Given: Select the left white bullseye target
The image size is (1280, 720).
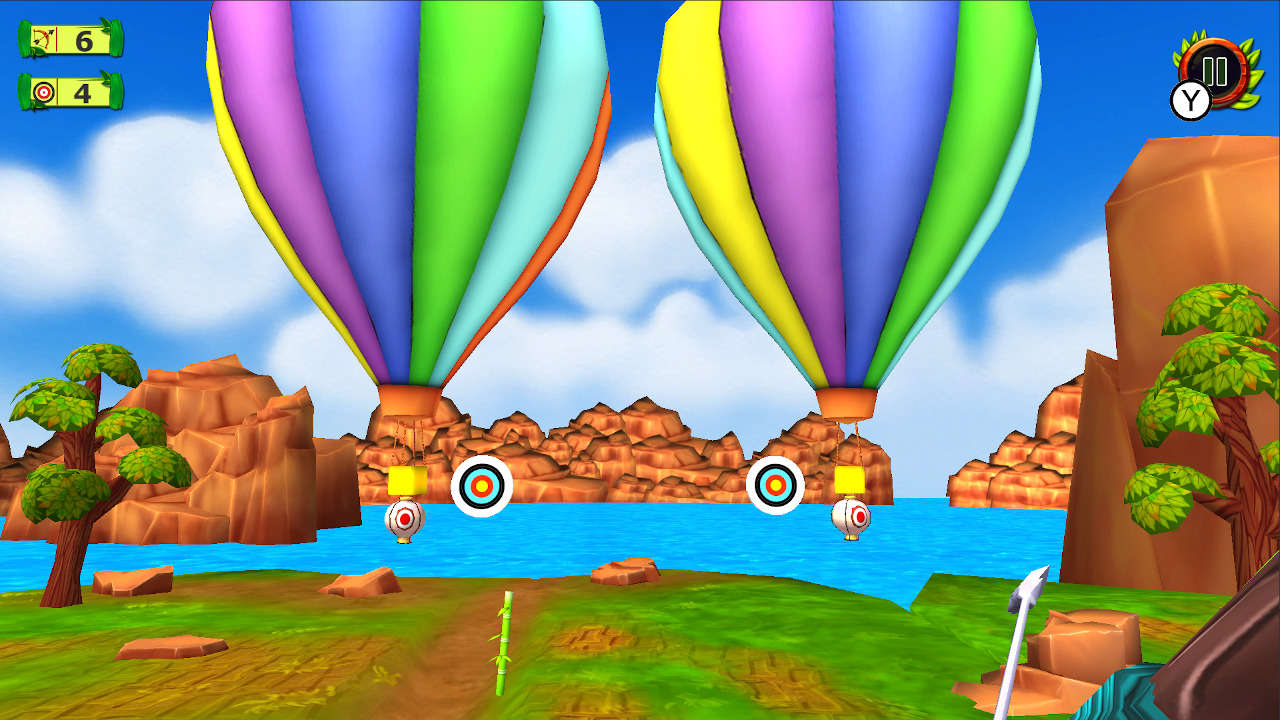Looking at the screenshot, I should 482,484.
